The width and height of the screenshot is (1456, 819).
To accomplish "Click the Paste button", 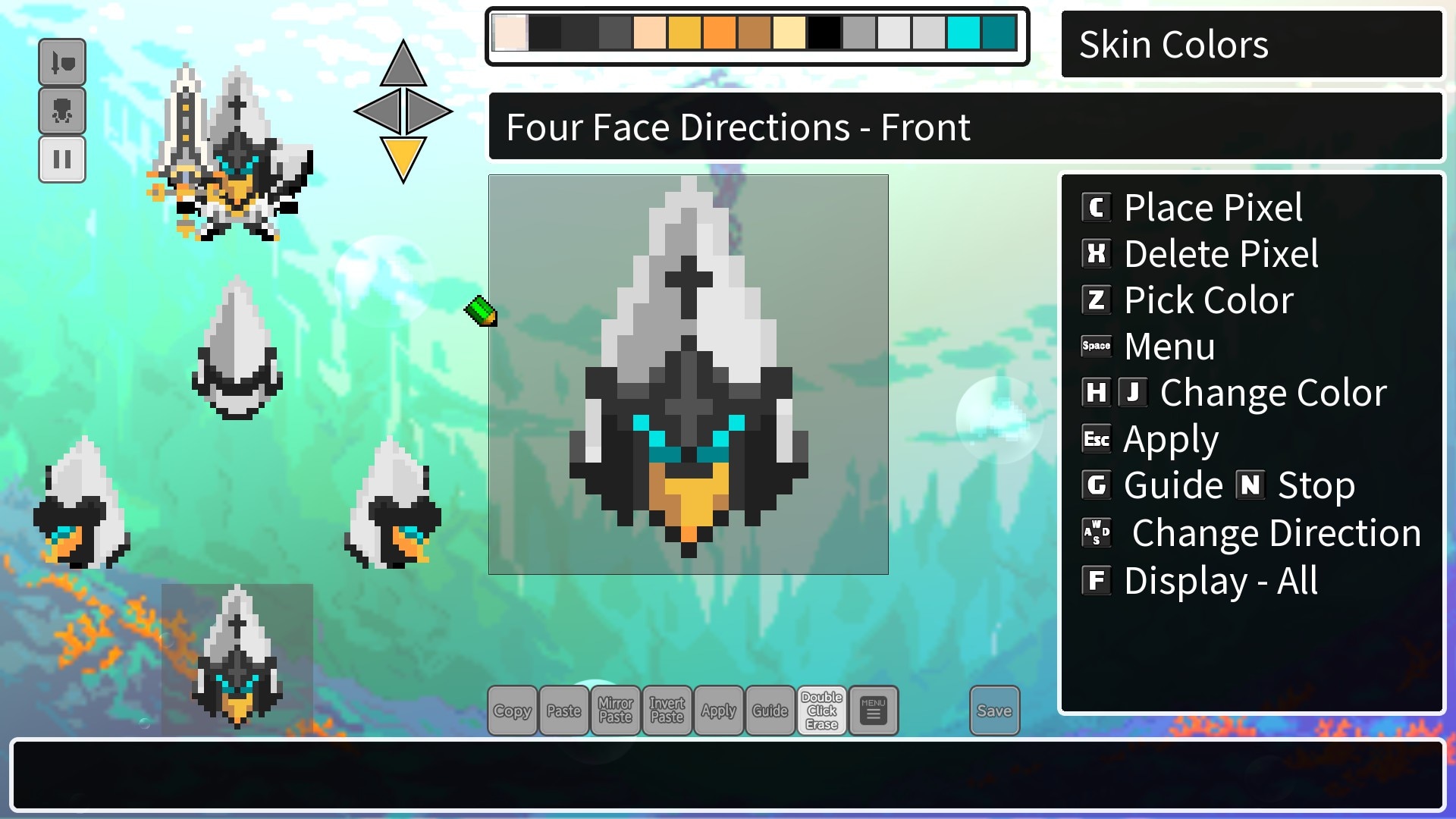I will click(x=564, y=711).
